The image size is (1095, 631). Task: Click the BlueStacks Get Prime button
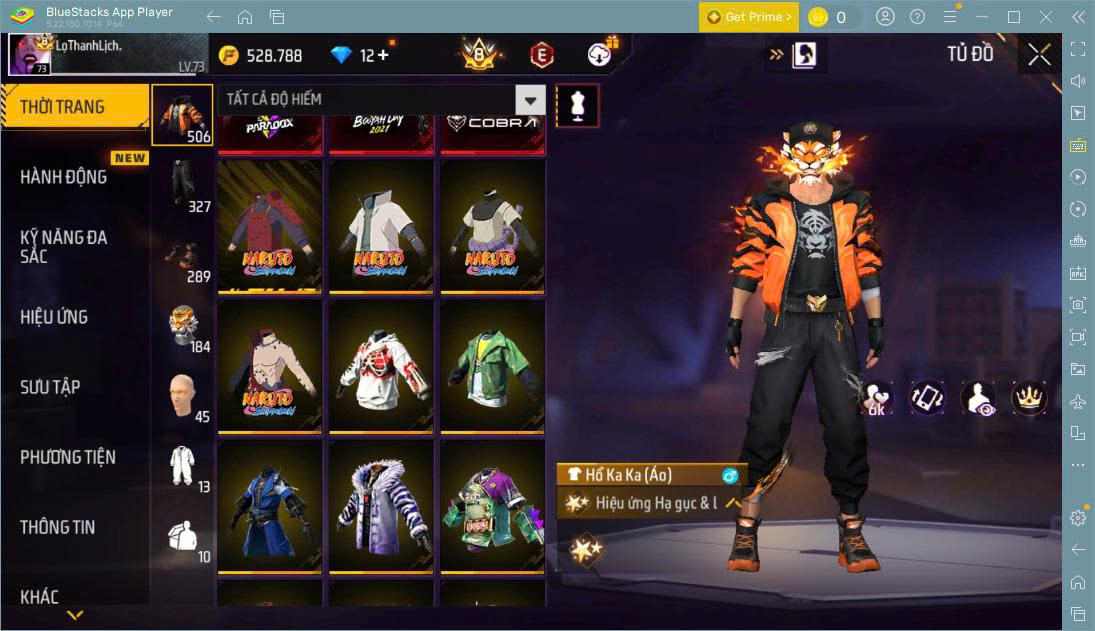coord(749,17)
